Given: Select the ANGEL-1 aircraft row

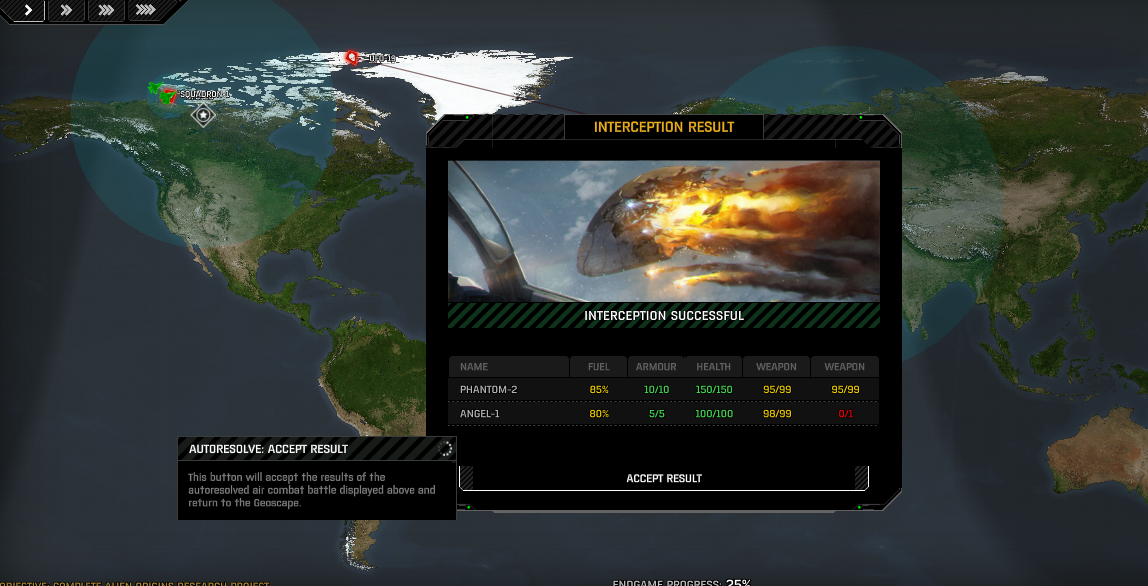Looking at the screenshot, I should (663, 413).
